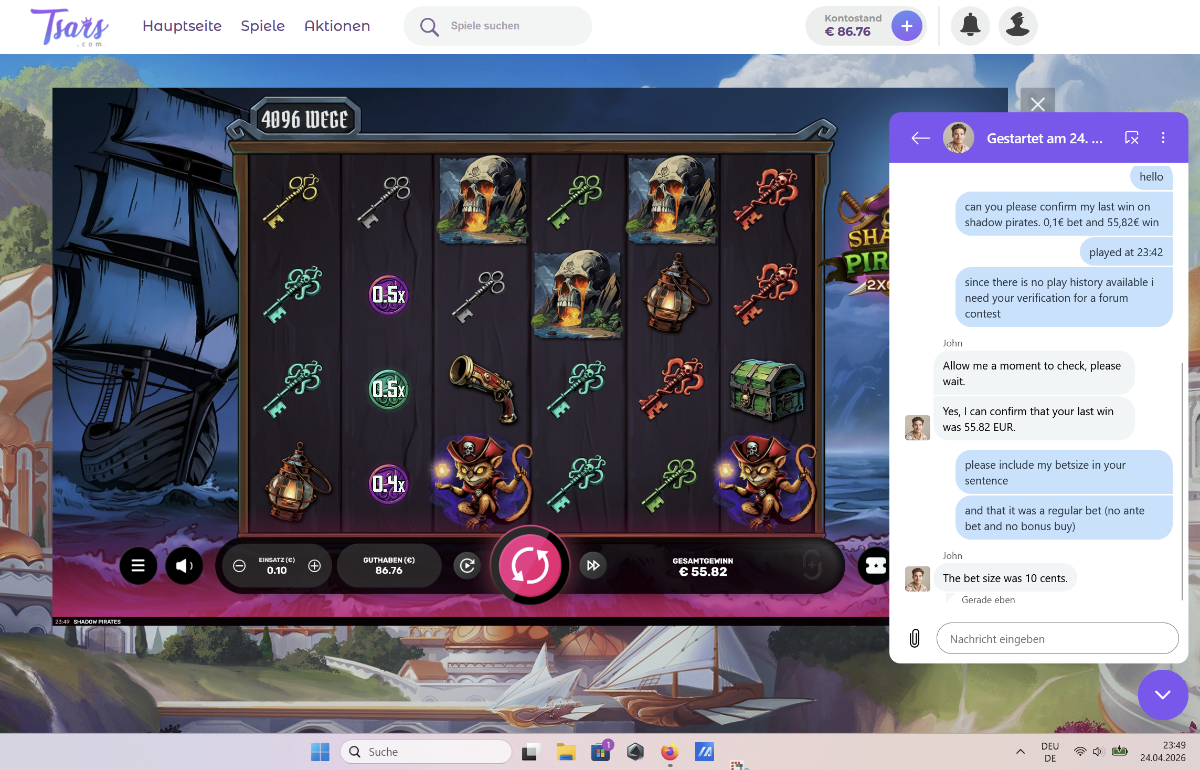Open the user profile avatar menu

[x=1018, y=26]
